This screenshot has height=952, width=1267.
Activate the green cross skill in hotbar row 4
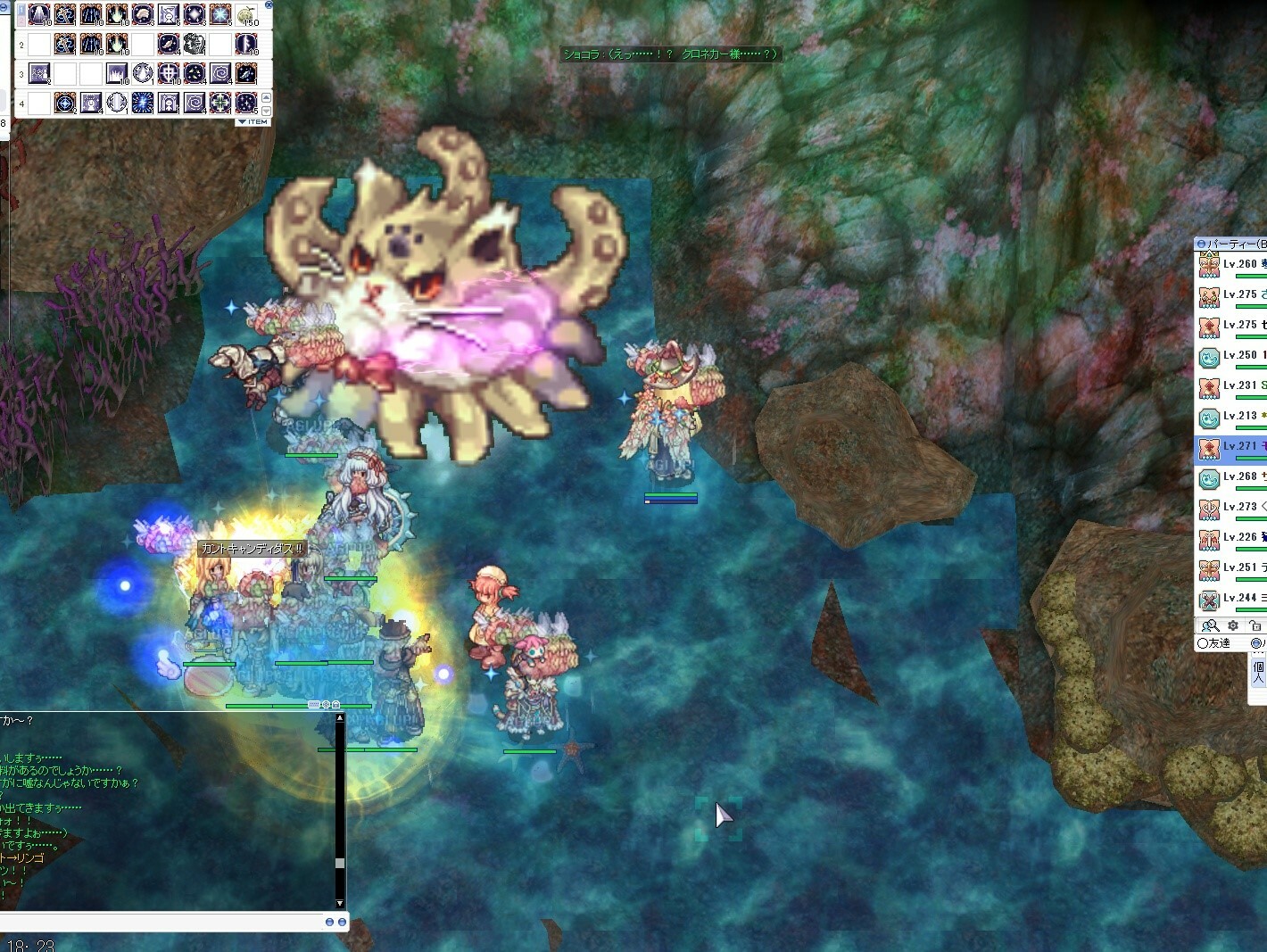point(220,103)
